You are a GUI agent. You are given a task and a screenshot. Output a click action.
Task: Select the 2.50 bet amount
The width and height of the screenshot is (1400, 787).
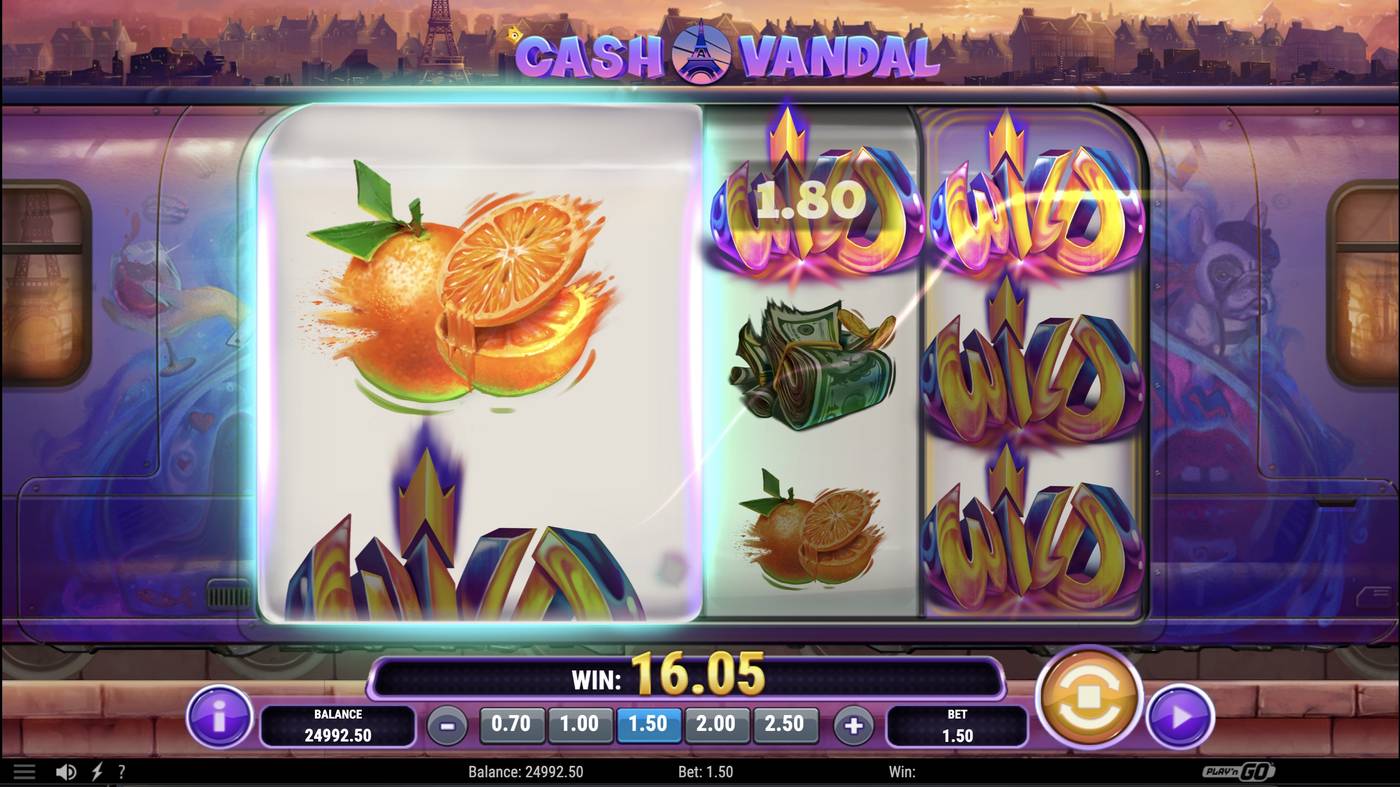[786, 722]
